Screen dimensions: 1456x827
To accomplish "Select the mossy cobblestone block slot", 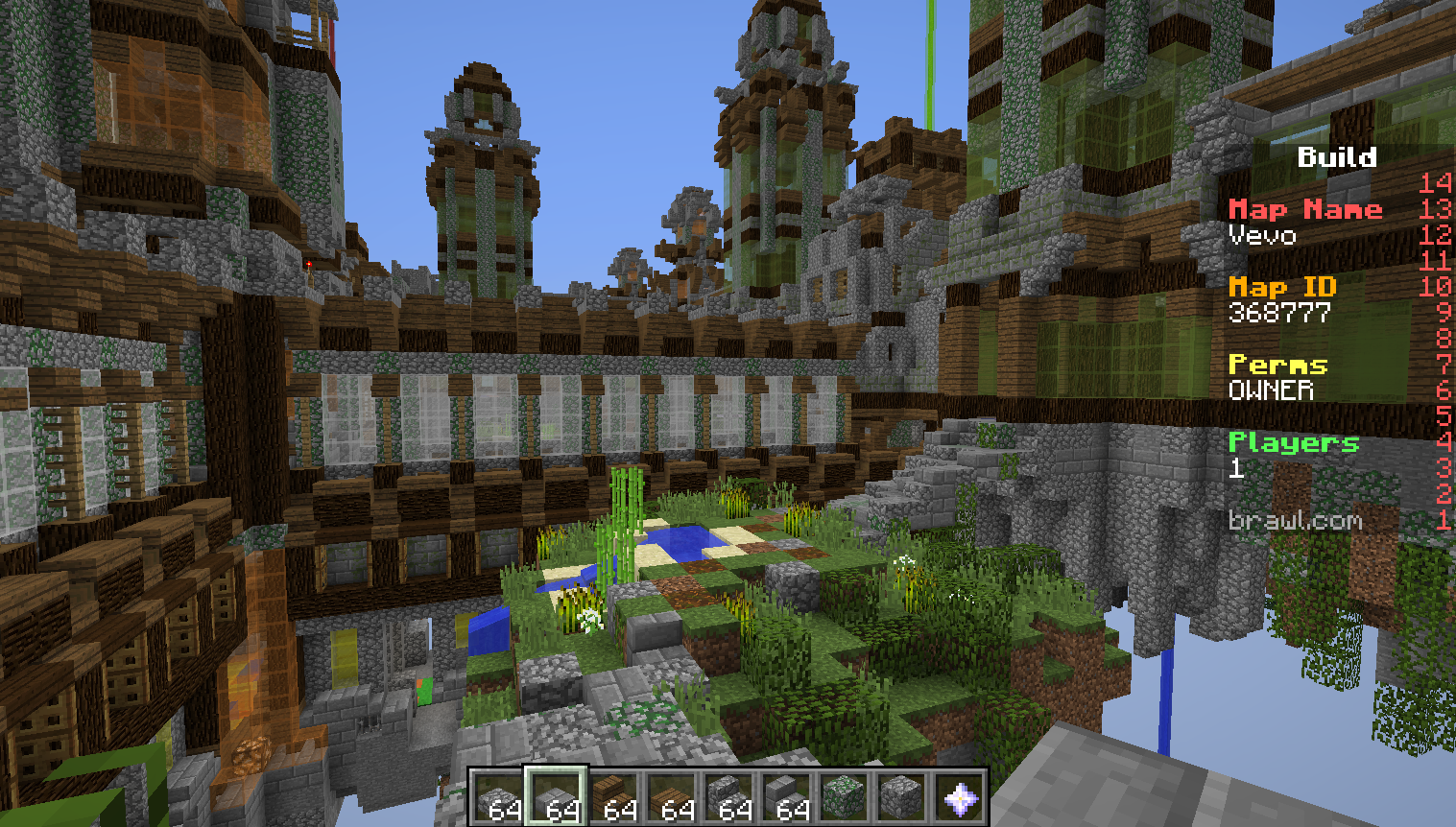I will (x=844, y=797).
